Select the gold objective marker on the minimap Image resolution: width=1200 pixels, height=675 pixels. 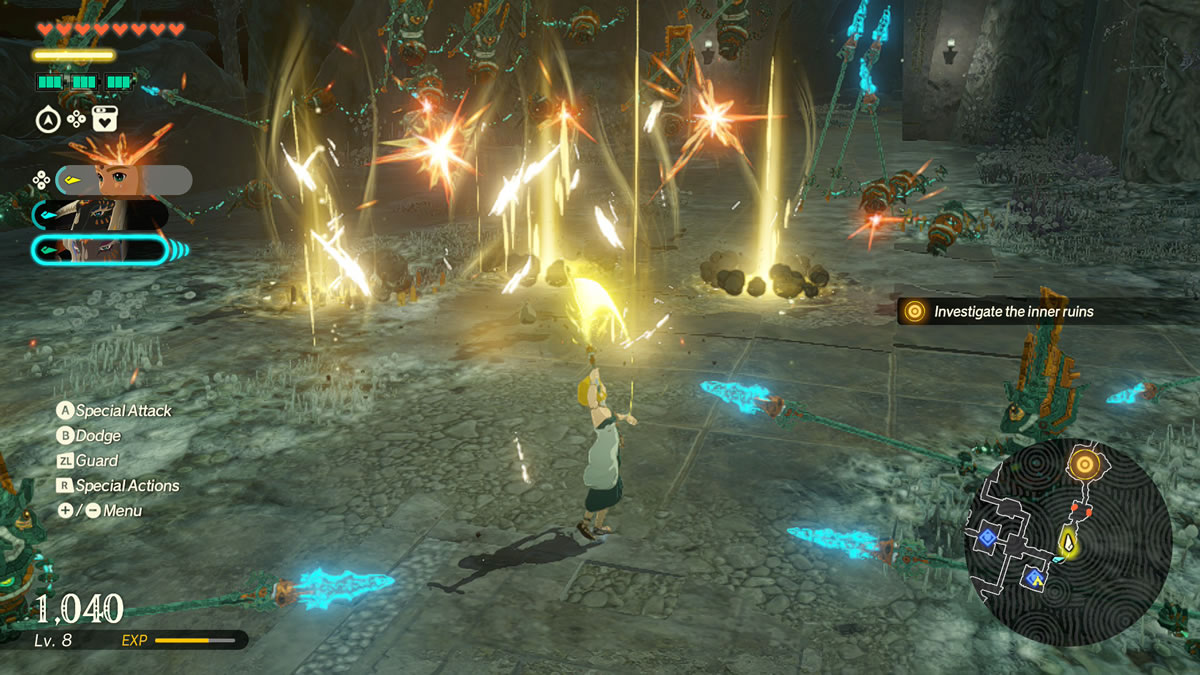1084,463
